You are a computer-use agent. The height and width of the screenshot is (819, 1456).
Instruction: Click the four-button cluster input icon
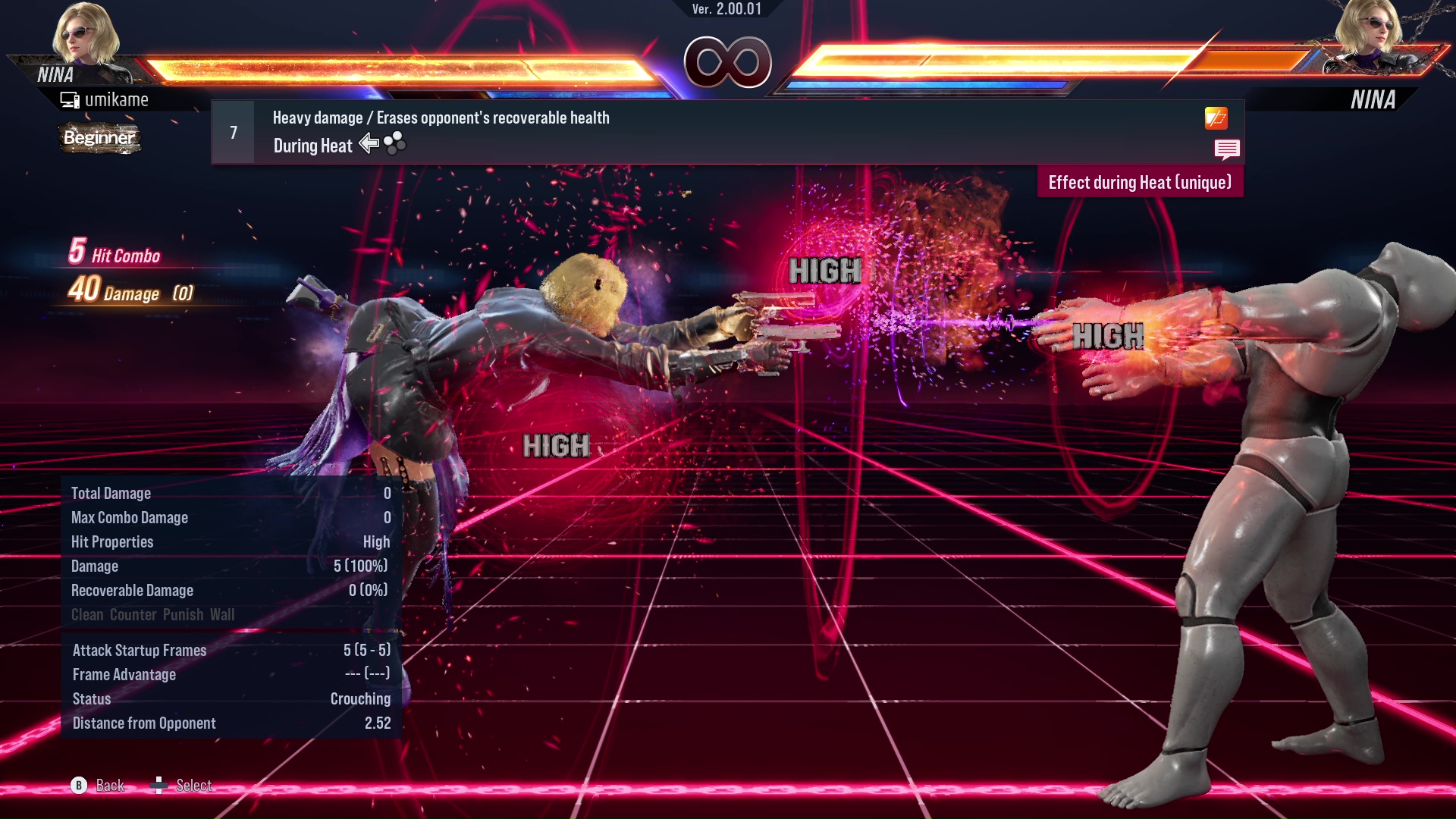pos(394,143)
